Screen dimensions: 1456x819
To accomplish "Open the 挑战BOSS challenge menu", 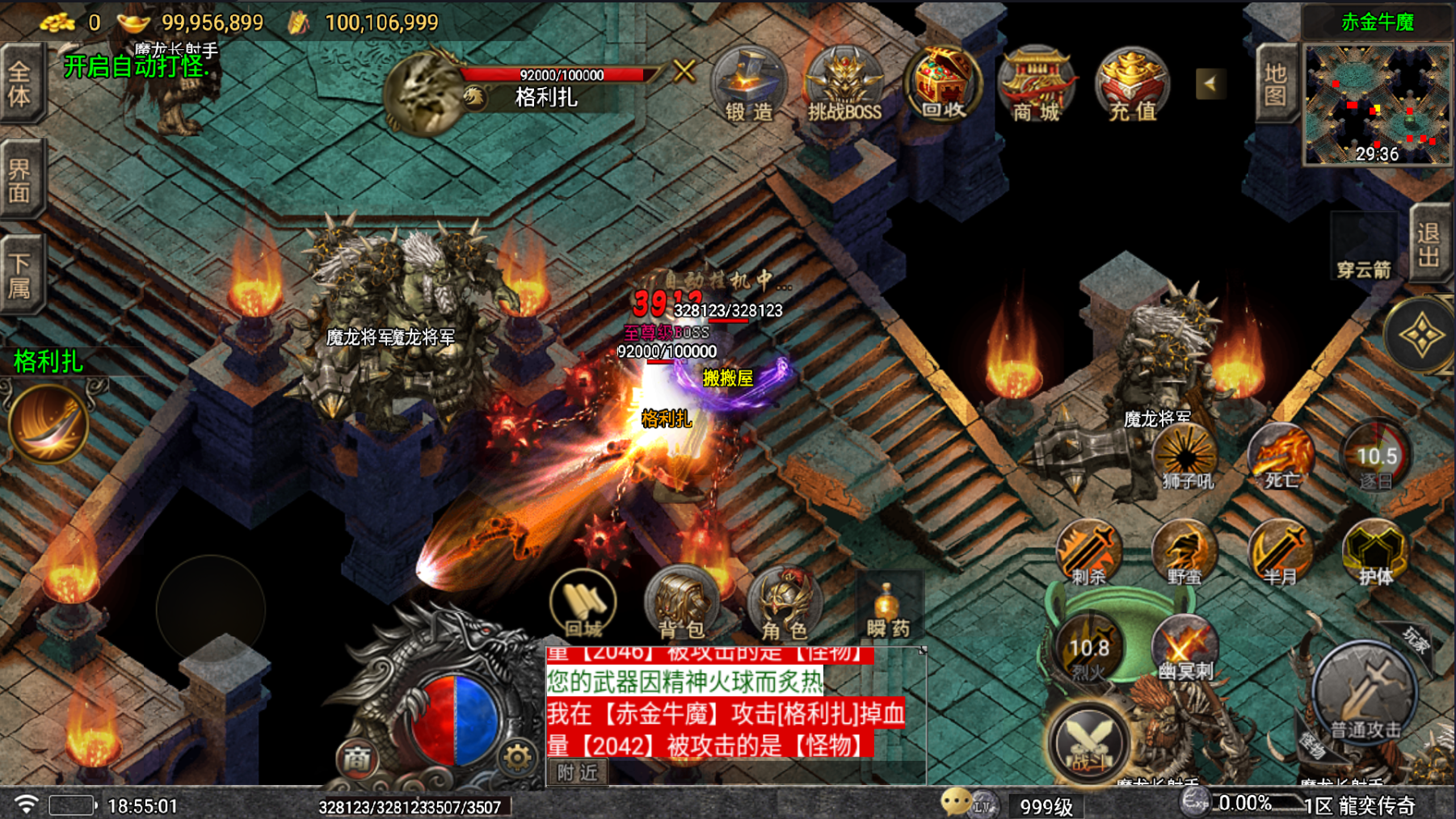I will [844, 86].
